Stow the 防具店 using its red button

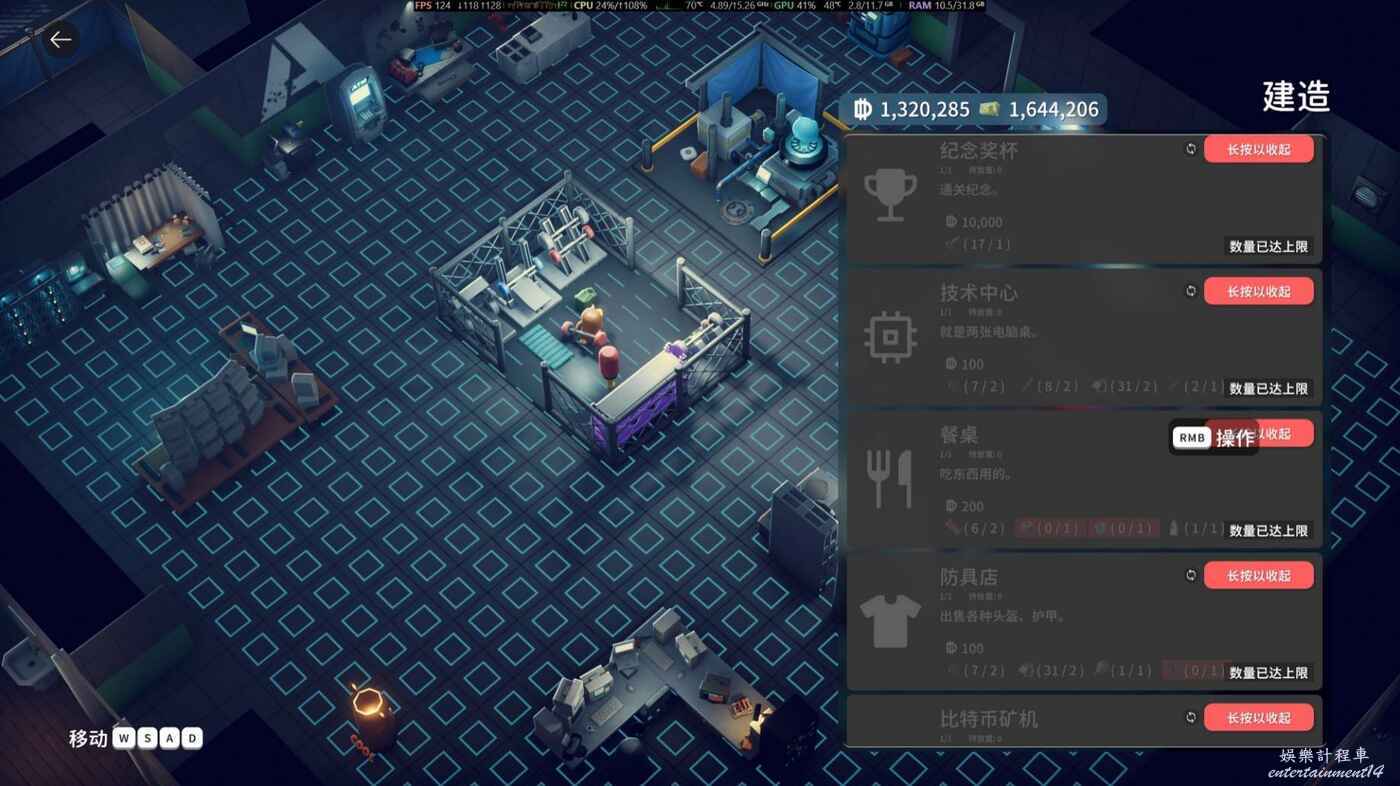coord(1258,575)
